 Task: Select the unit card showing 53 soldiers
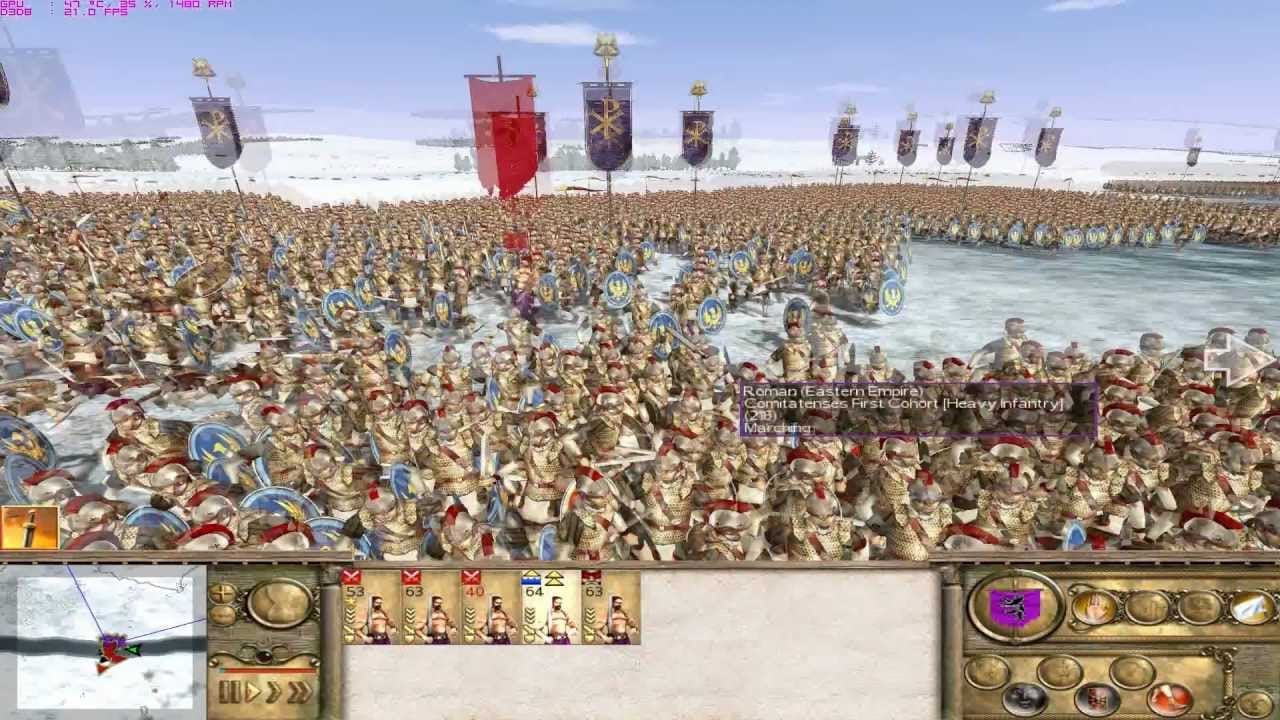369,607
